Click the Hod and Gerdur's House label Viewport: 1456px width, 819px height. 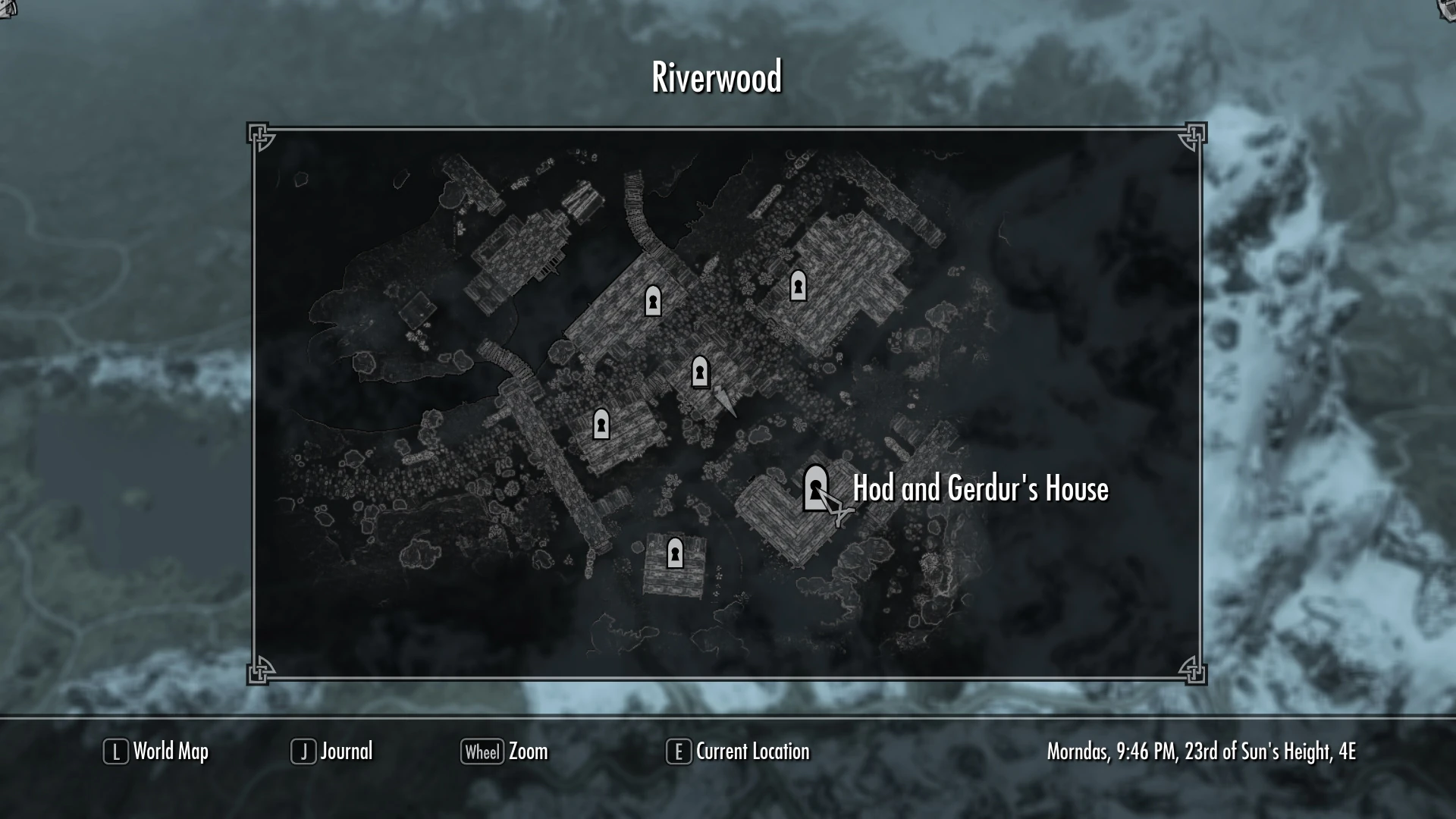click(x=981, y=490)
